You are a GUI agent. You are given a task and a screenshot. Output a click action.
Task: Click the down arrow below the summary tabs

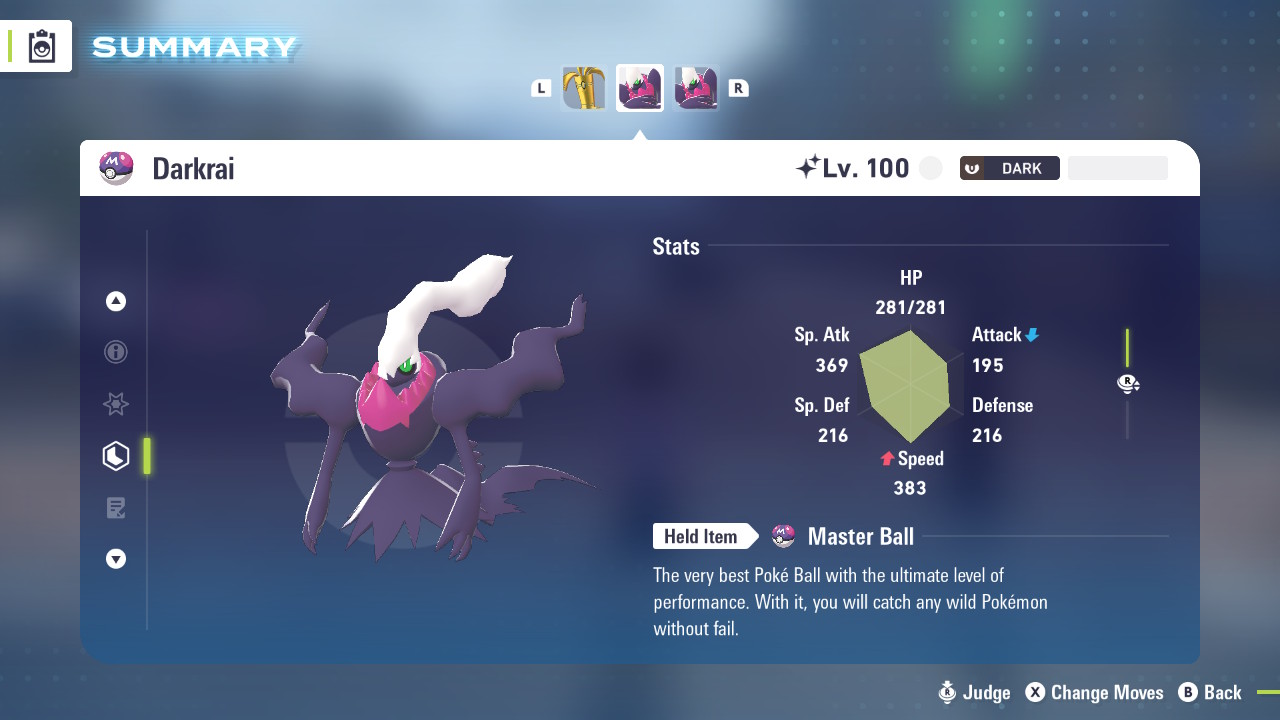(x=116, y=560)
